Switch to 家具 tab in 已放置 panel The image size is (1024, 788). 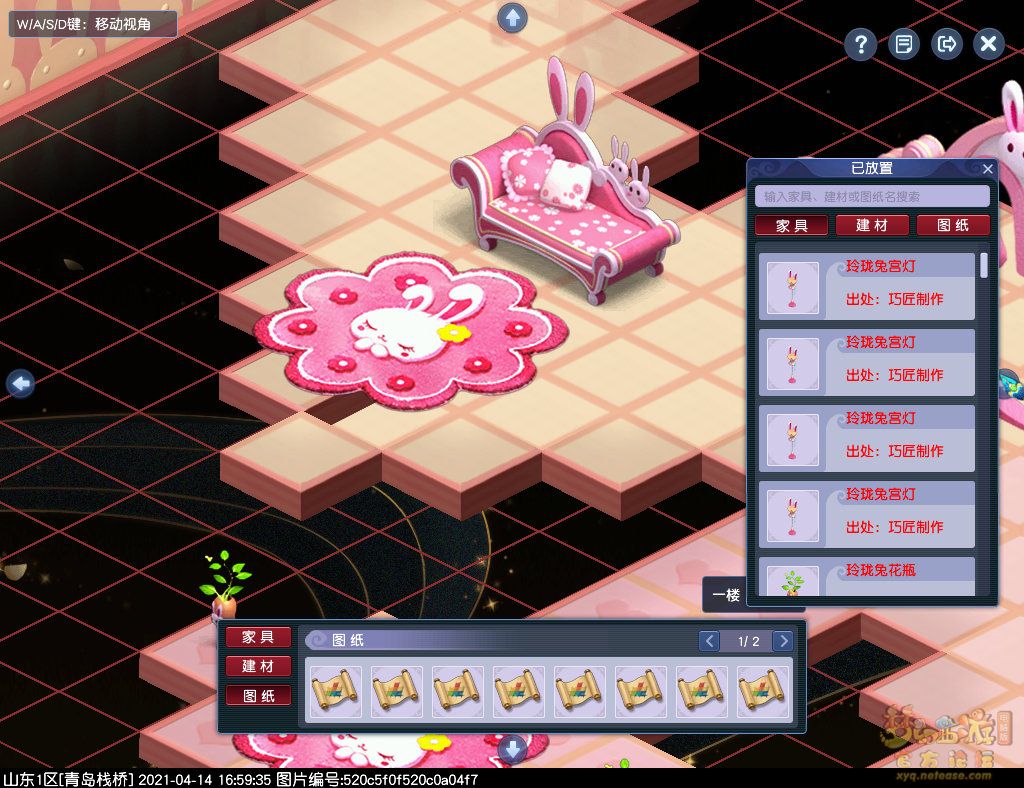coord(791,226)
